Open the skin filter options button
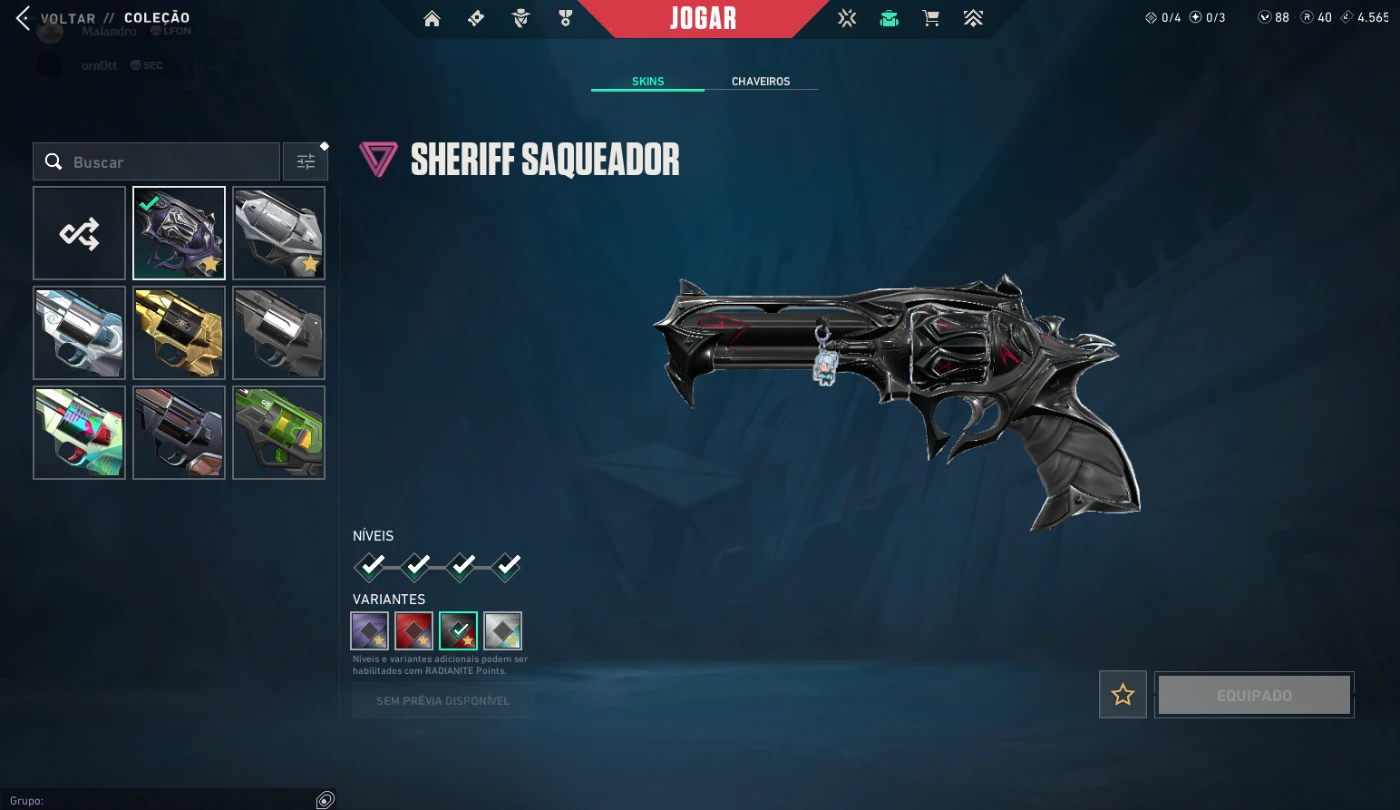 tap(305, 162)
